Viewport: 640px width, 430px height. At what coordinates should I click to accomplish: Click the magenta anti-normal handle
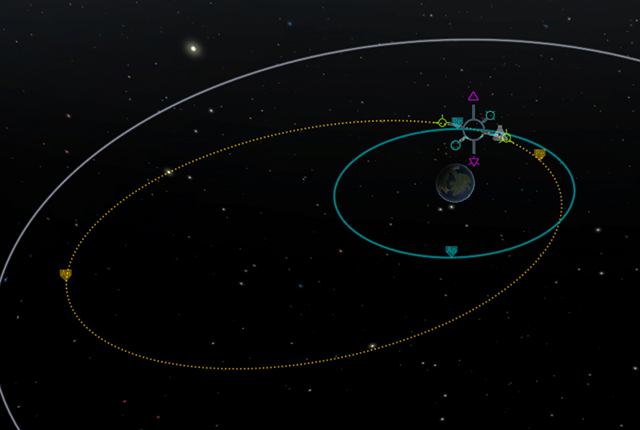(473, 161)
